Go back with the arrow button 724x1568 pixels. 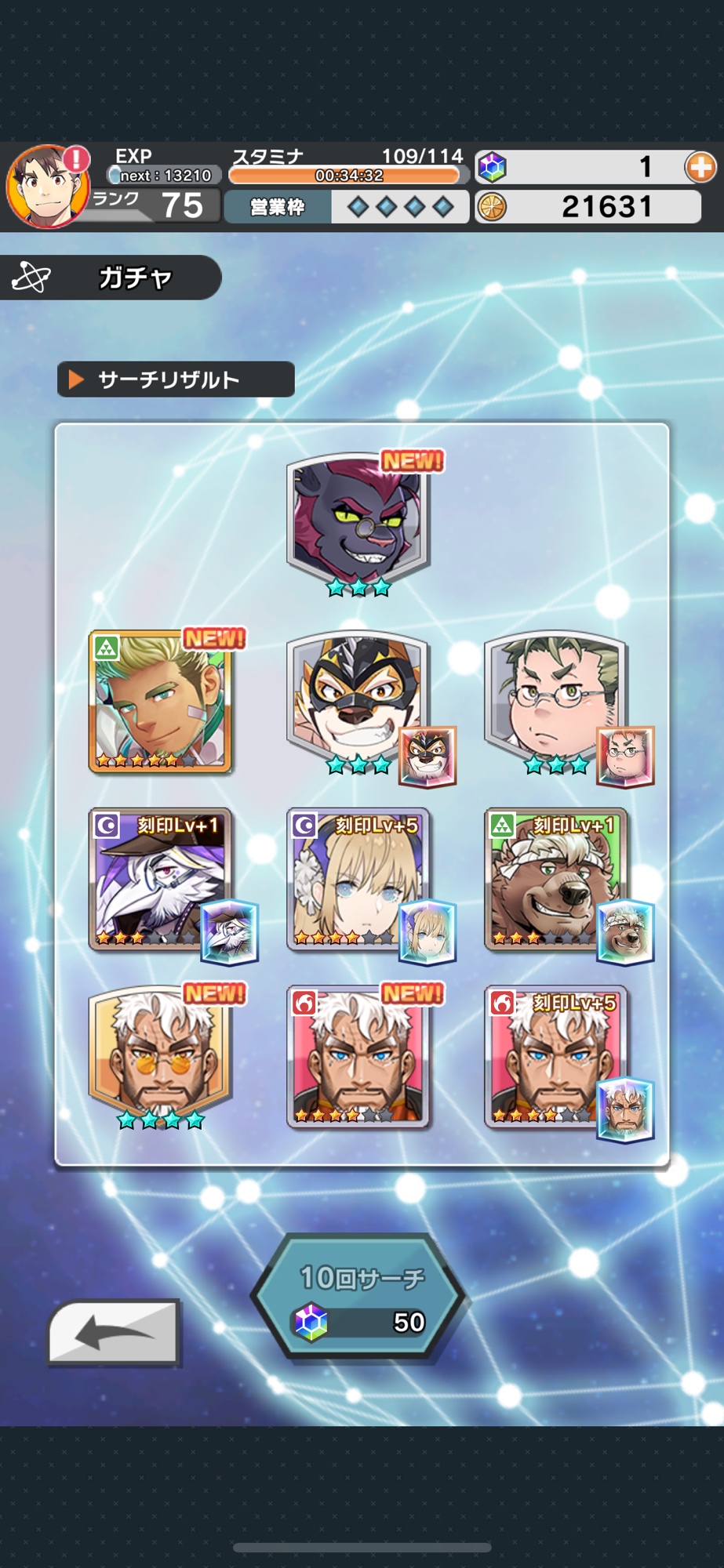pos(115,1332)
